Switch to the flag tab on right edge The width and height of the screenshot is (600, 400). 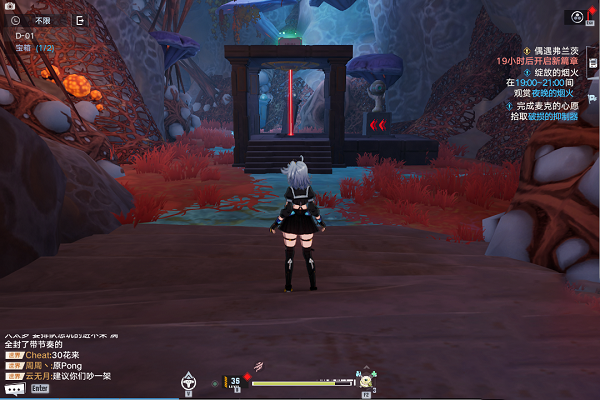pyautogui.click(x=594, y=98)
